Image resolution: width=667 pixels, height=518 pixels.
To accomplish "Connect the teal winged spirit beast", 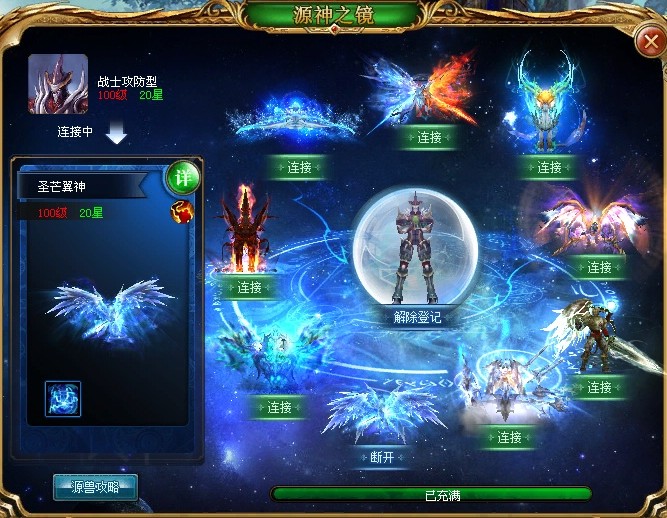I will click(x=280, y=407).
